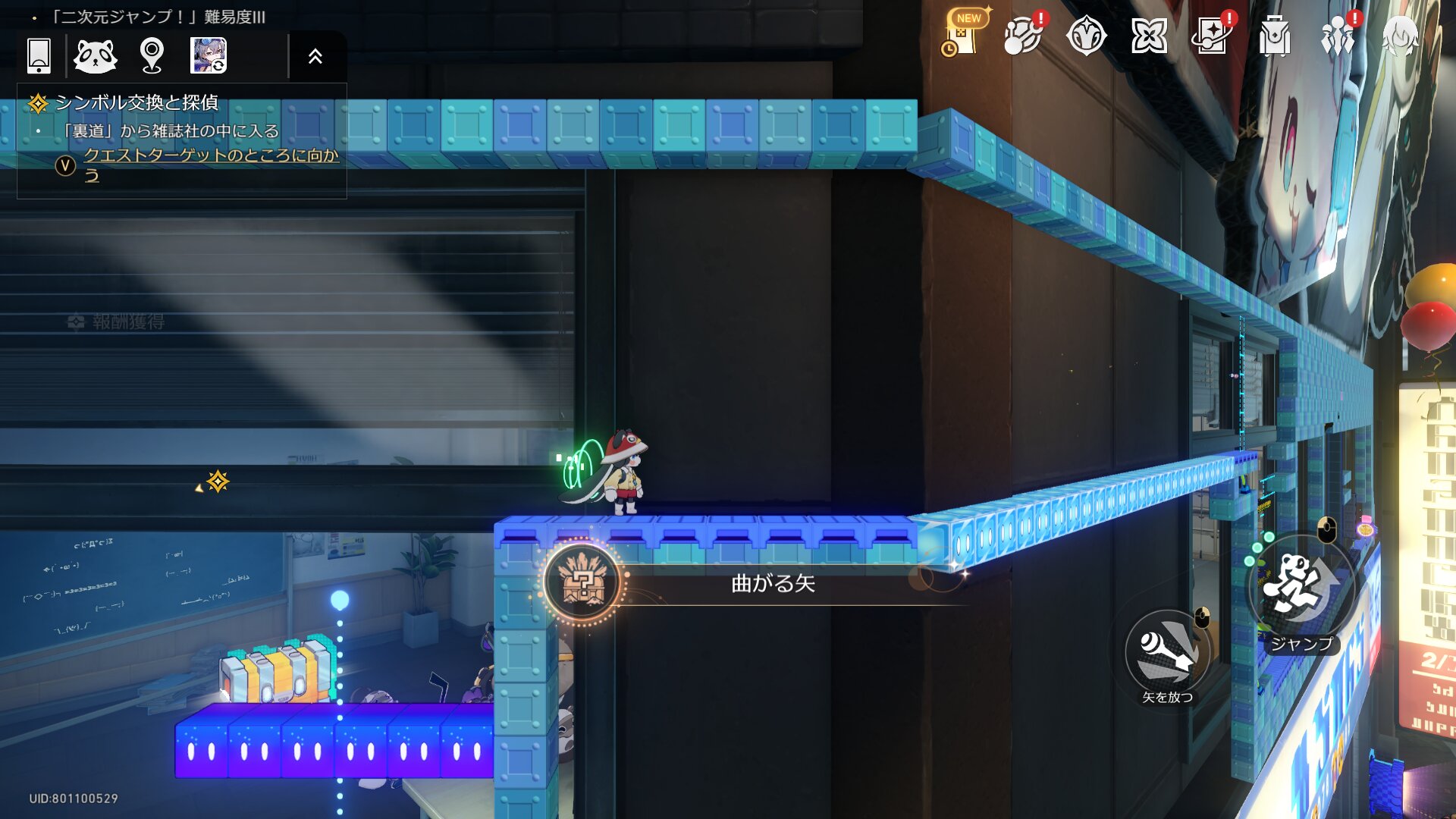Switch character via the avatar portrait
The image size is (1456, 819).
coord(209,56)
